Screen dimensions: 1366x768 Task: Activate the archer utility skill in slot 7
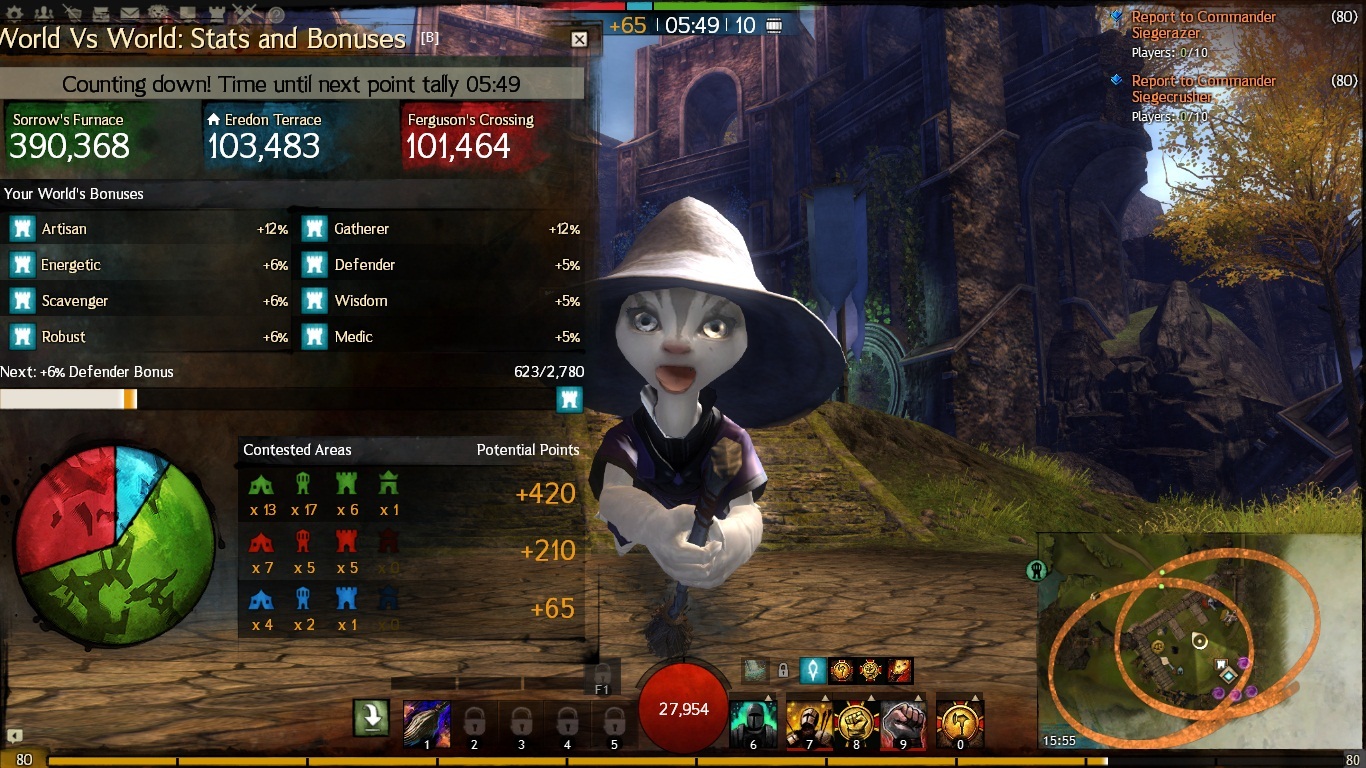click(x=809, y=724)
